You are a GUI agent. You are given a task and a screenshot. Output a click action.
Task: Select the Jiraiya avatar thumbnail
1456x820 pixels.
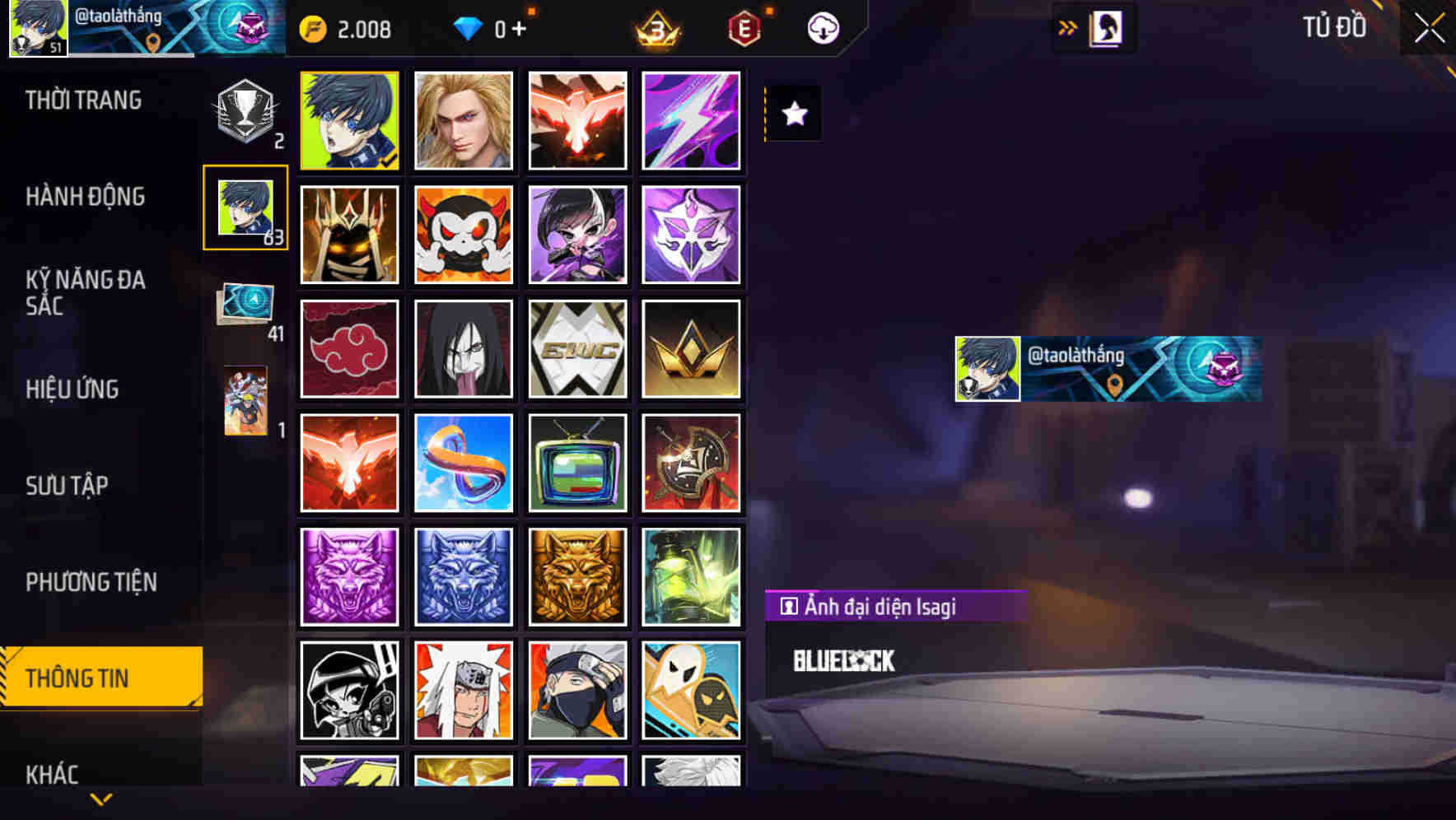(464, 690)
